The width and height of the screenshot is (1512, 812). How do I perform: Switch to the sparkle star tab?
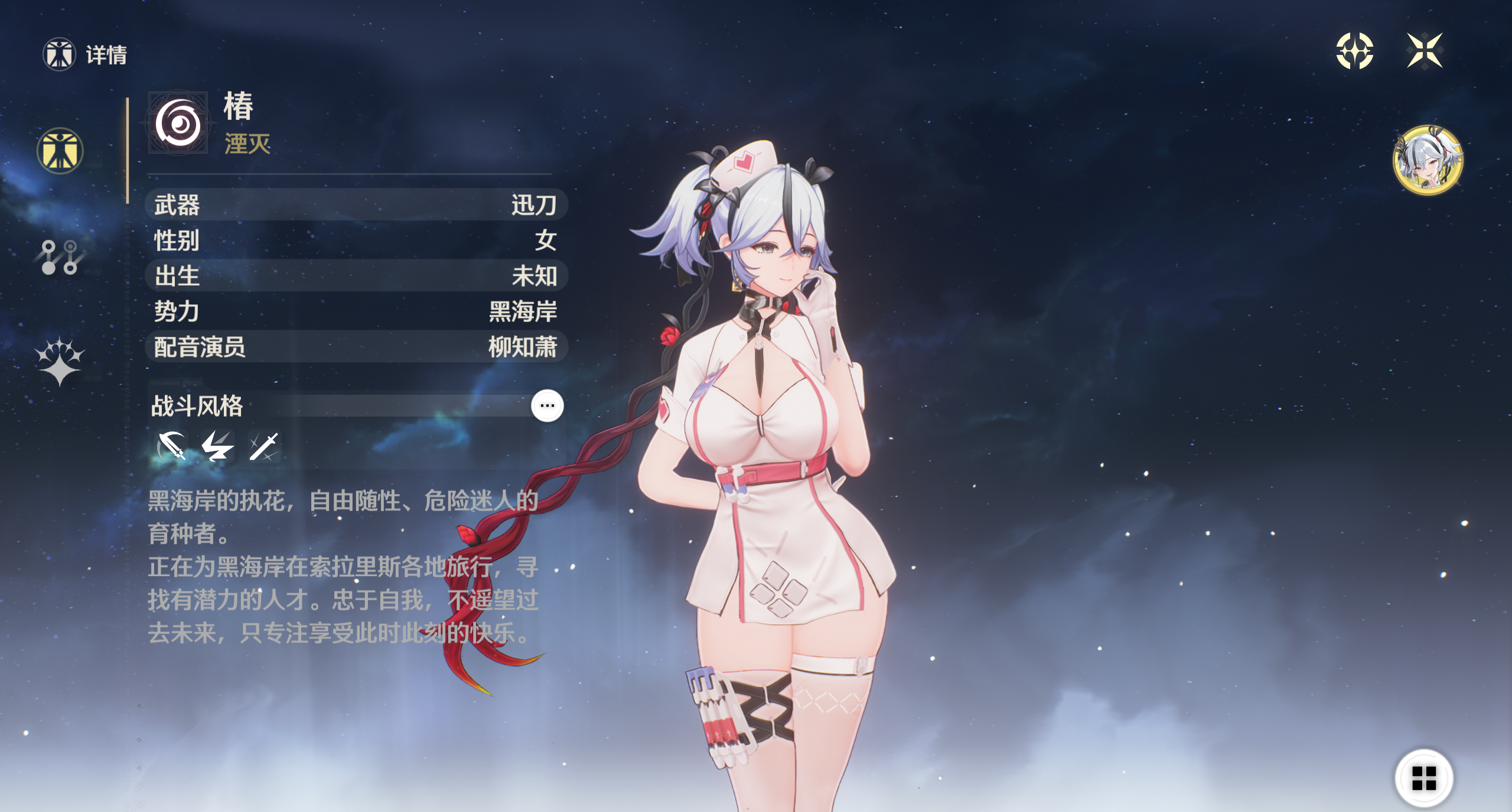pyautogui.click(x=60, y=361)
